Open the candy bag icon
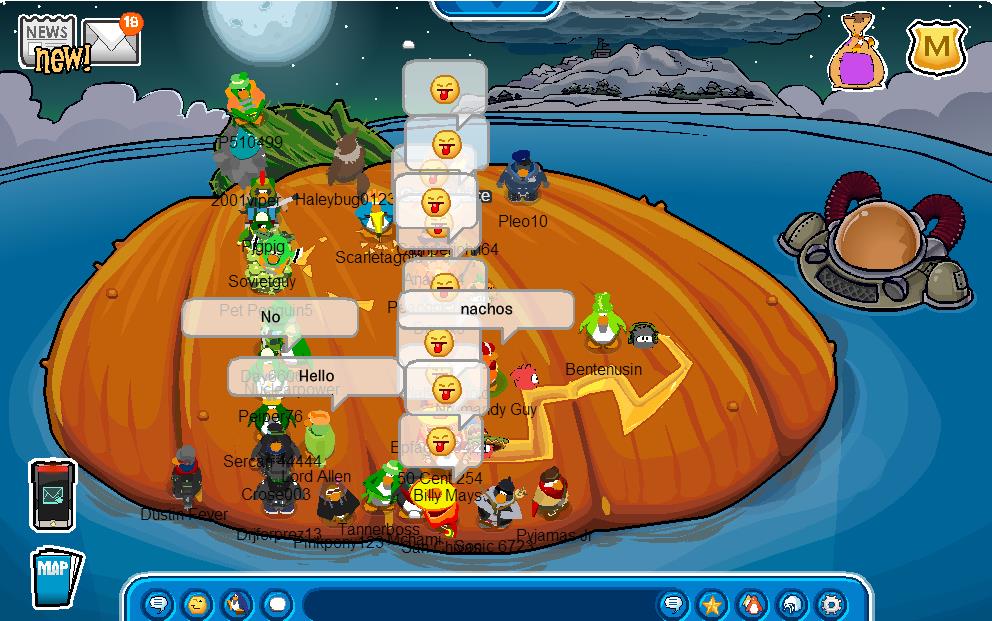The width and height of the screenshot is (992, 621). (856, 53)
